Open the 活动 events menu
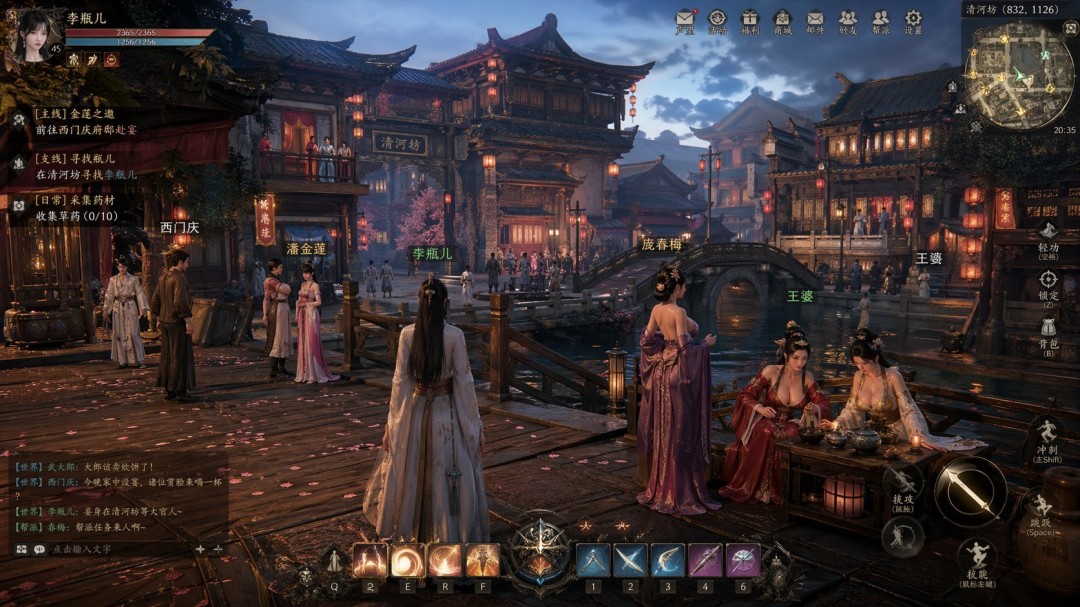Viewport: 1080px width, 607px height. point(717,20)
